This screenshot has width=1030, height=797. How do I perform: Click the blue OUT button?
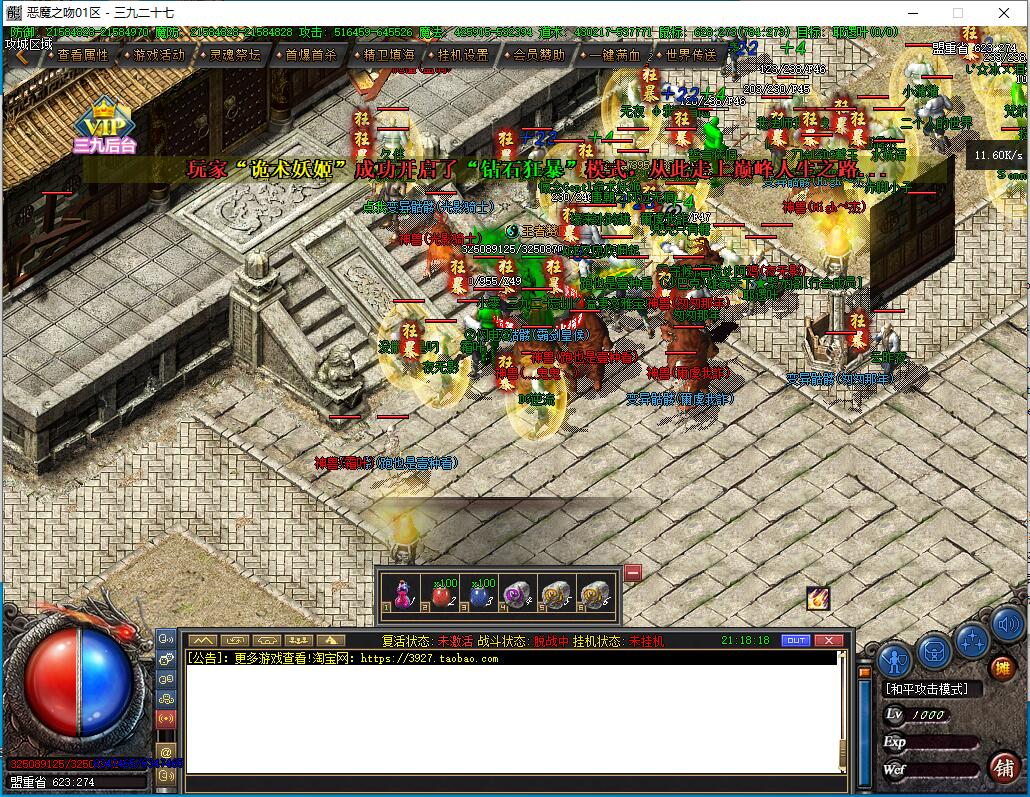coord(796,640)
